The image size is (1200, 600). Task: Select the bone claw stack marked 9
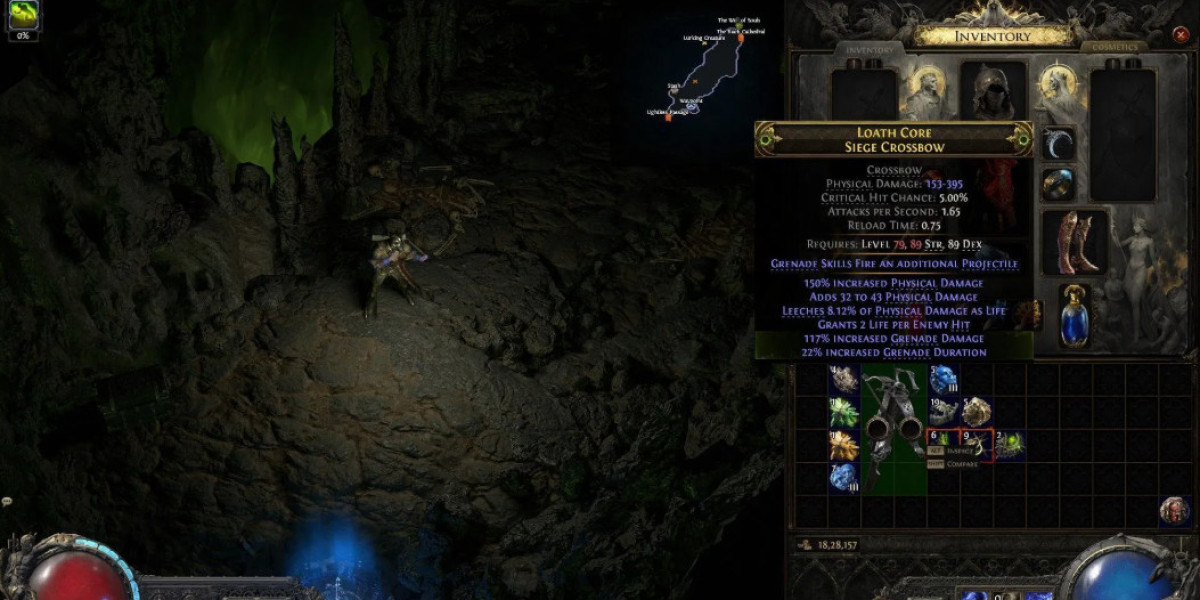point(977,445)
